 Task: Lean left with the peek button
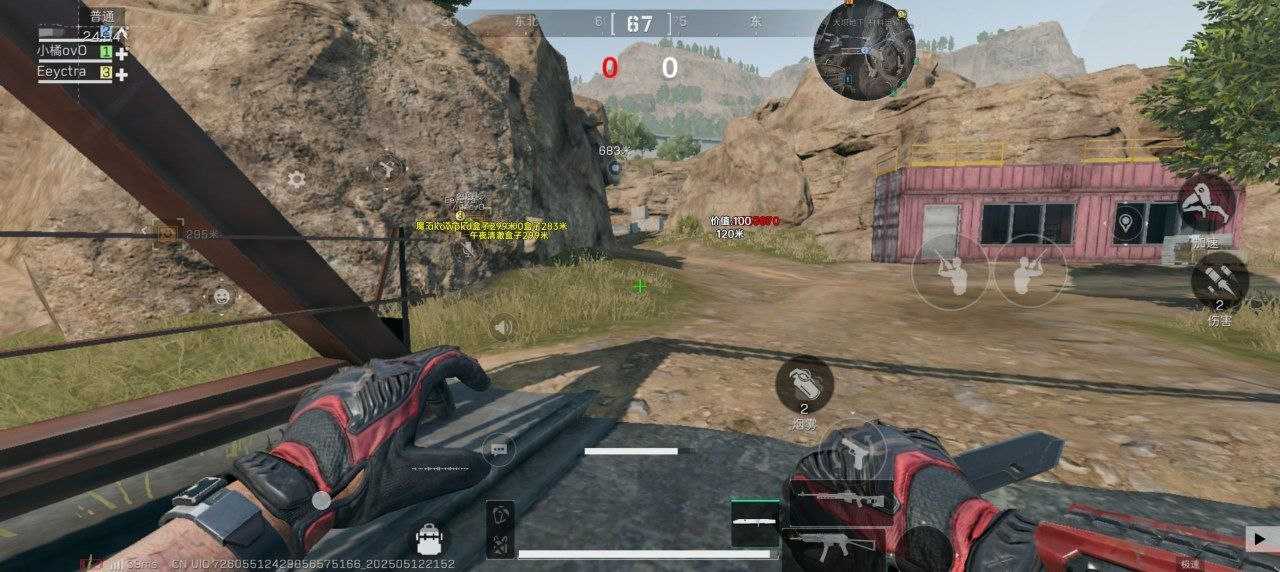click(x=950, y=272)
